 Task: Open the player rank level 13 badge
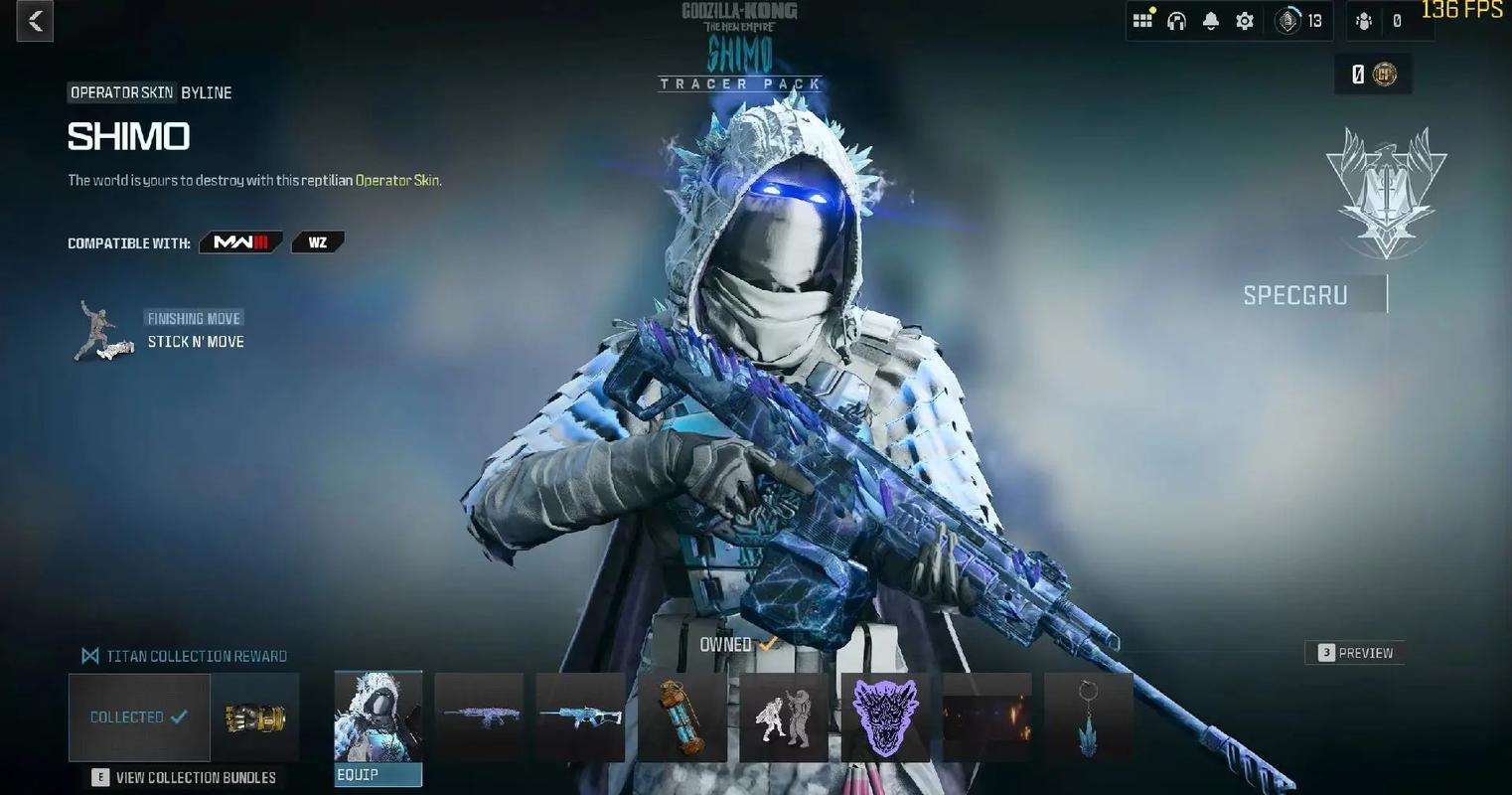(1299, 21)
